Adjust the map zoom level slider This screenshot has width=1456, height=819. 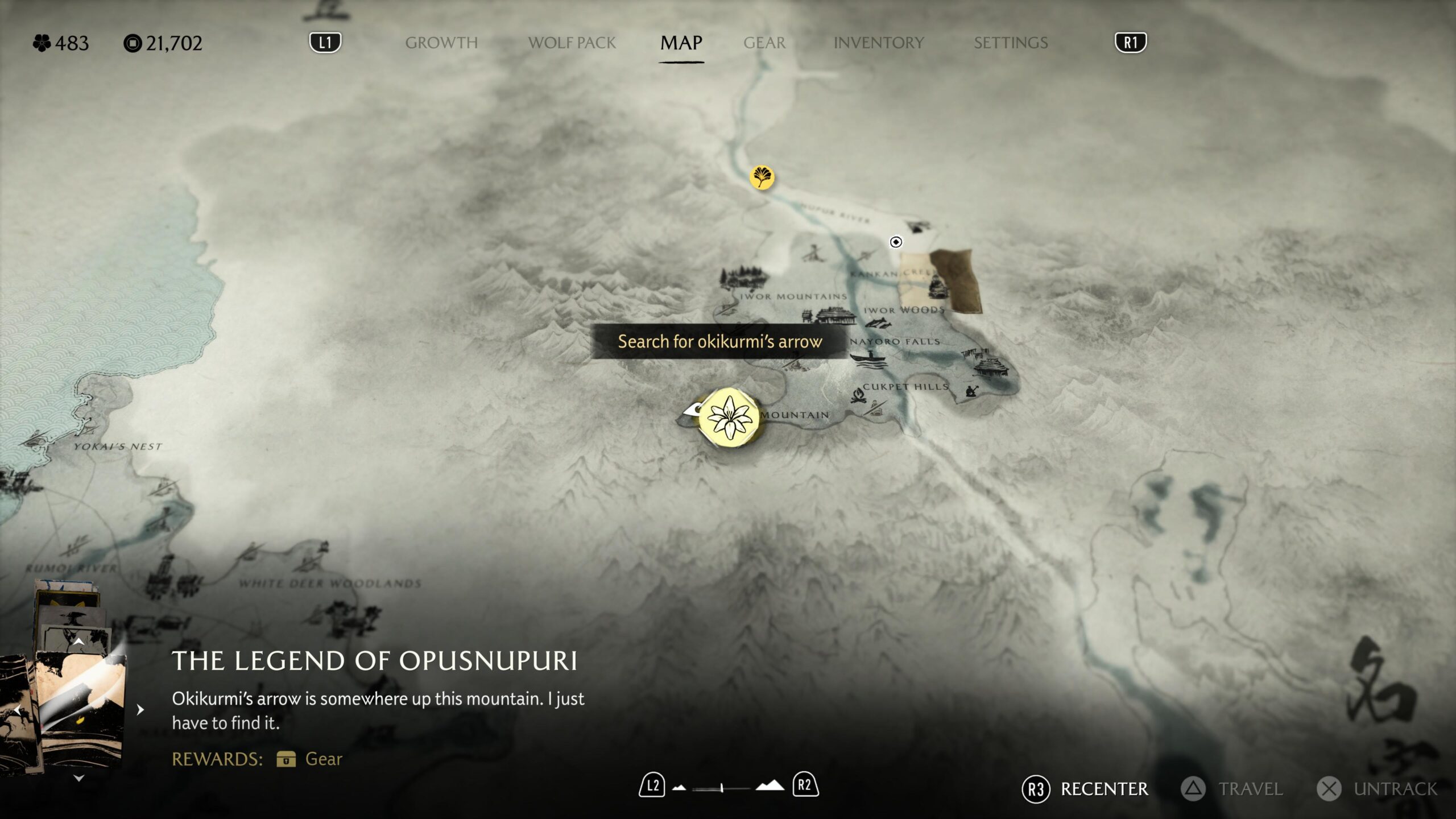pos(721,788)
